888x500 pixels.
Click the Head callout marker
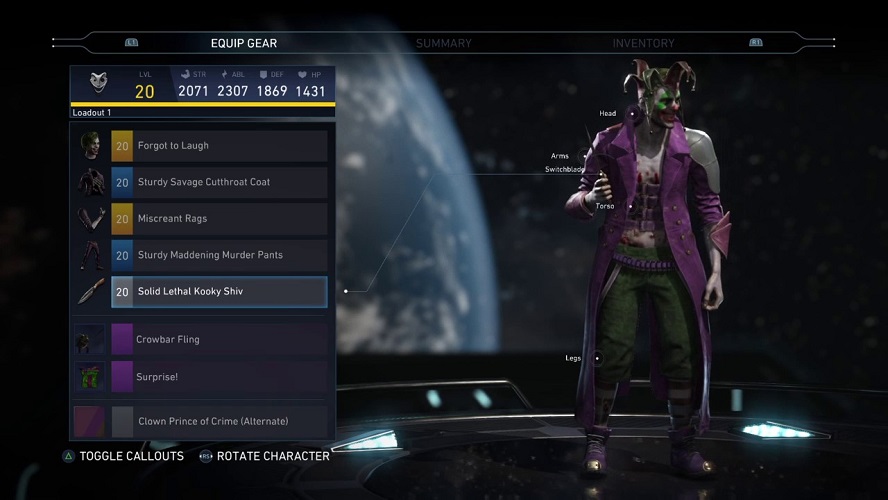point(632,115)
